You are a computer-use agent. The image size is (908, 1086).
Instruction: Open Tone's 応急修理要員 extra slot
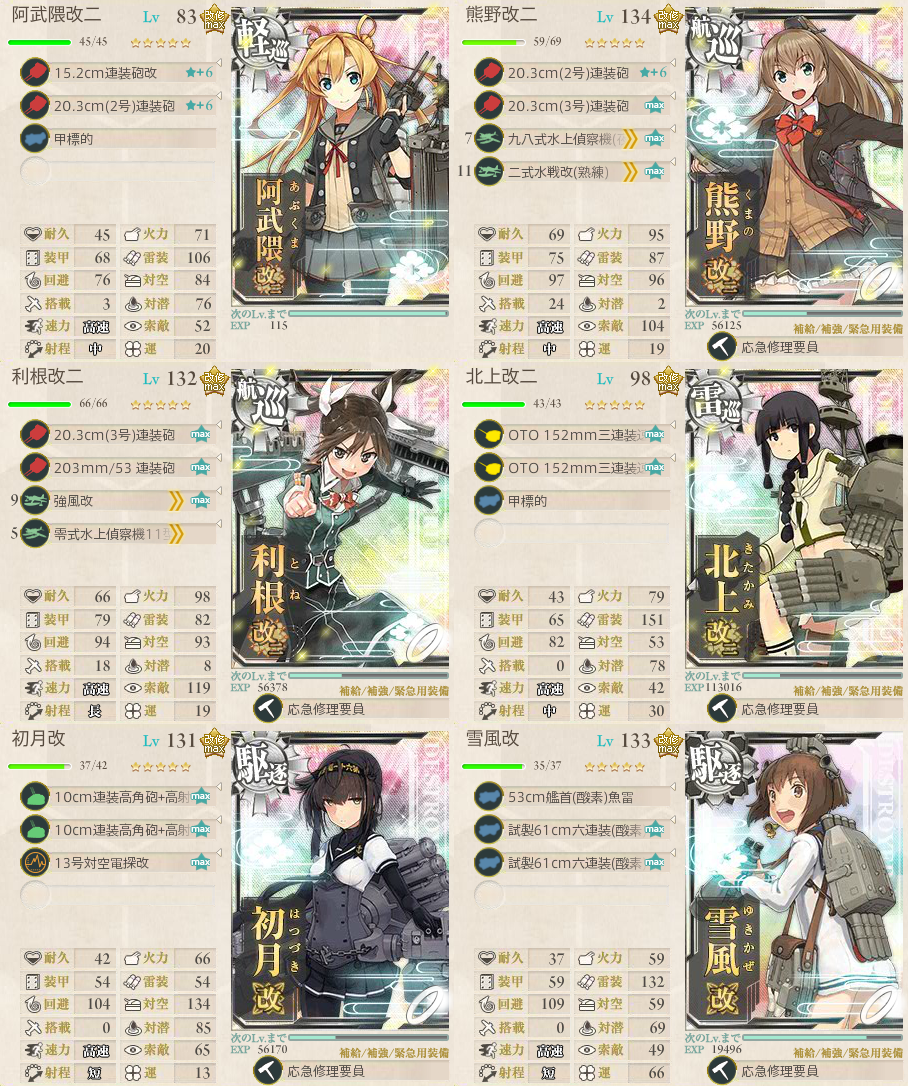coord(326,709)
